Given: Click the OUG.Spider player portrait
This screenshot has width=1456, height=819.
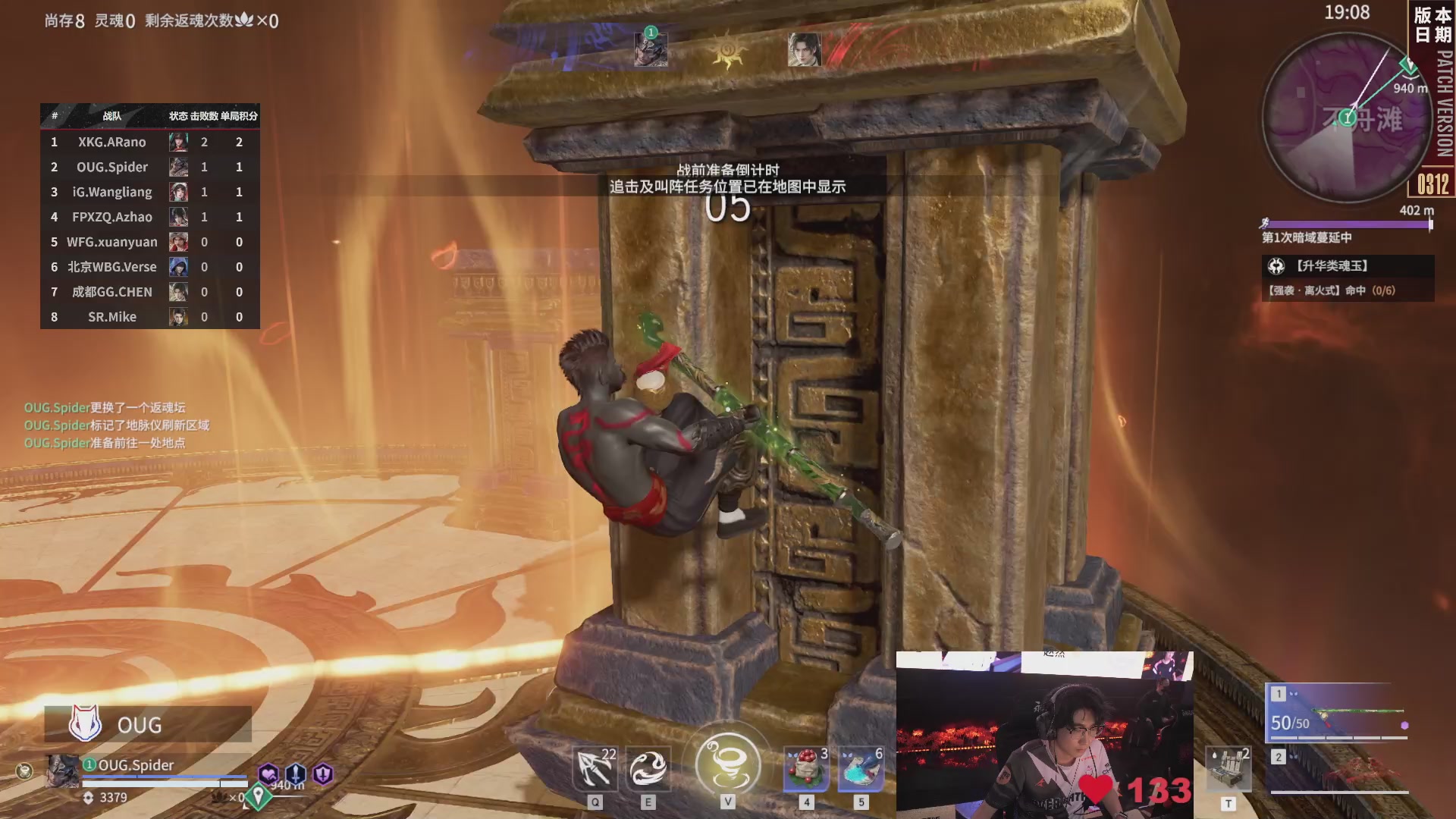Looking at the screenshot, I should pyautogui.click(x=62, y=771).
